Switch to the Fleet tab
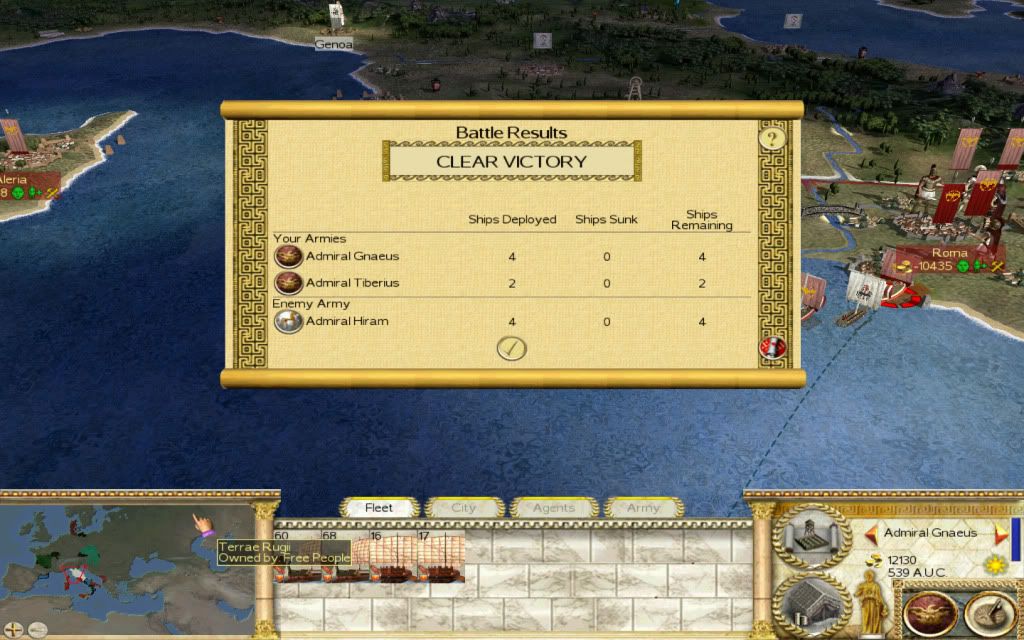This screenshot has width=1024, height=640. (x=379, y=508)
